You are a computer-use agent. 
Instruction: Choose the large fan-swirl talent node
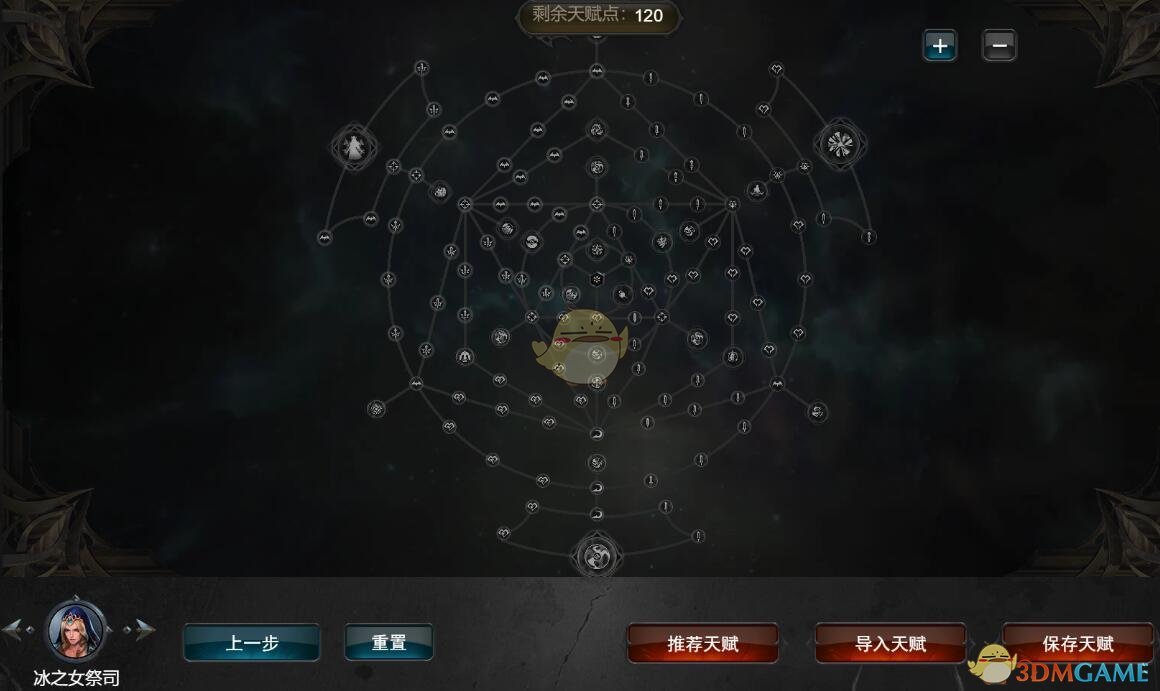pos(840,144)
